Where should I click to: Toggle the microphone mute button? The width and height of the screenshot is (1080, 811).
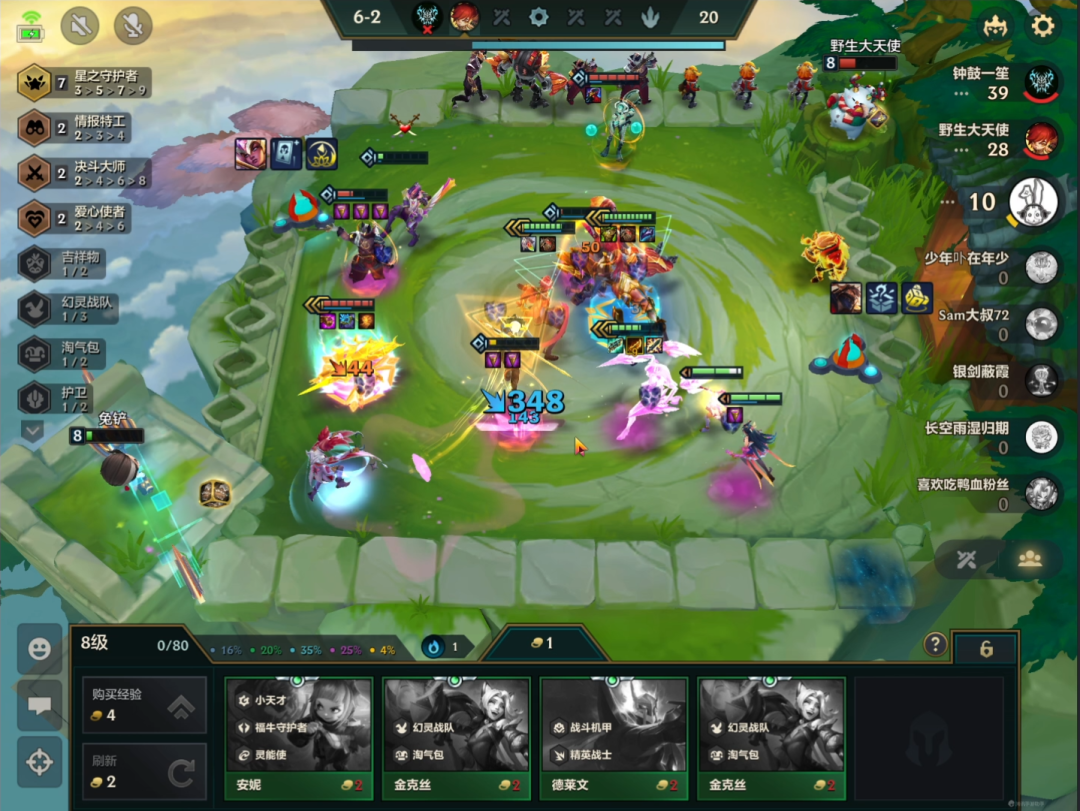click(x=133, y=25)
